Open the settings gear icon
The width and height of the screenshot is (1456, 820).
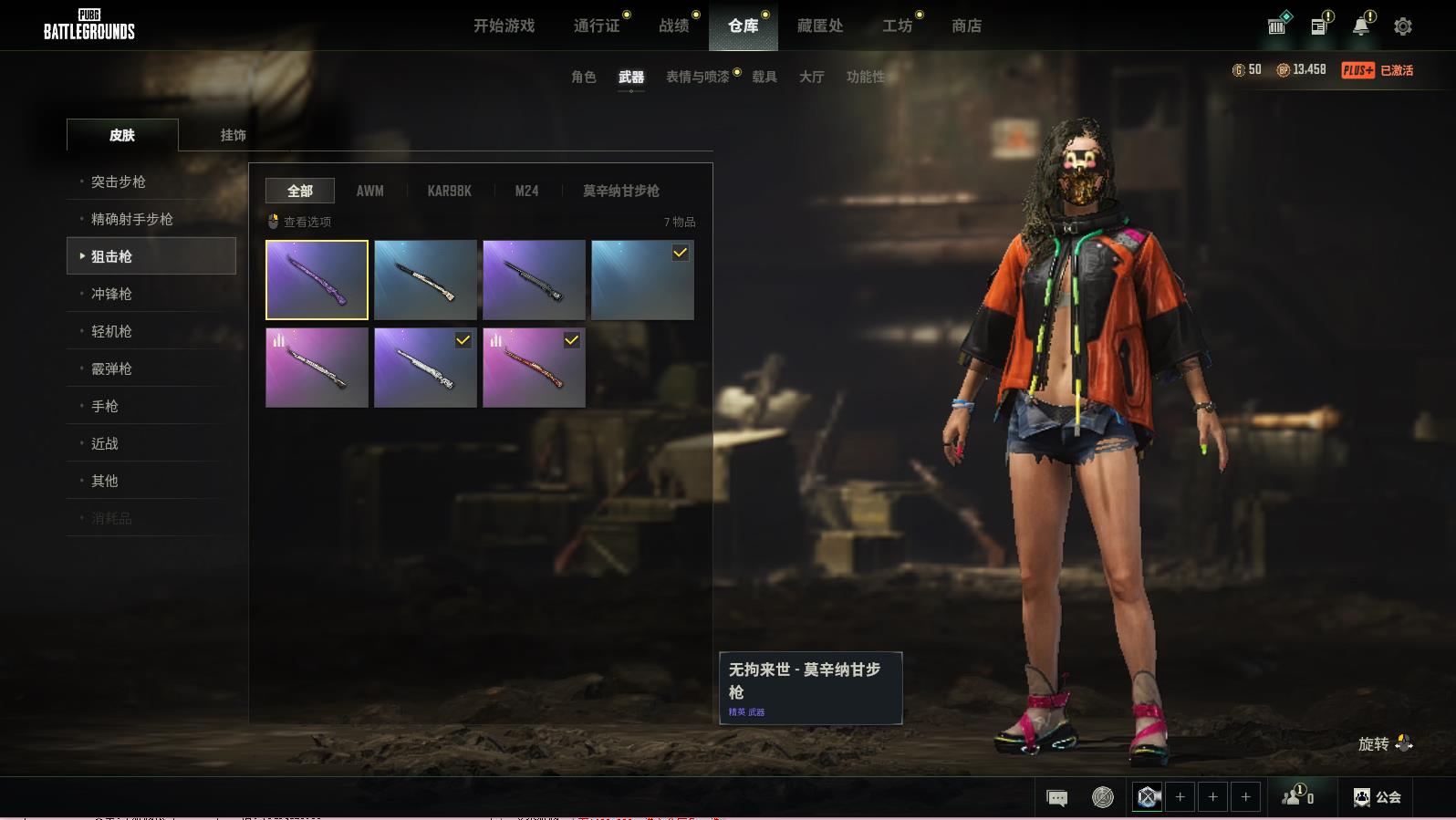coord(1402,26)
